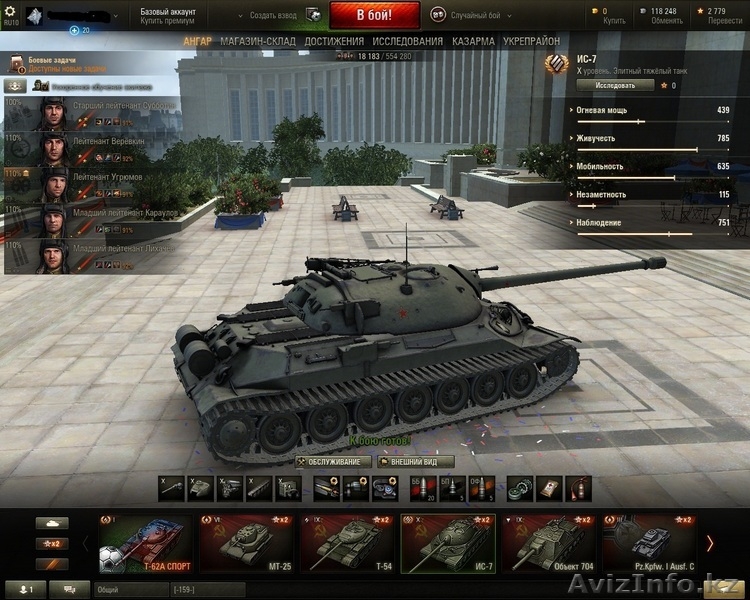Select the Pz.Kpfw. I Ausf. C tank
Viewport: 750px width, 600px height.
[x=650, y=544]
